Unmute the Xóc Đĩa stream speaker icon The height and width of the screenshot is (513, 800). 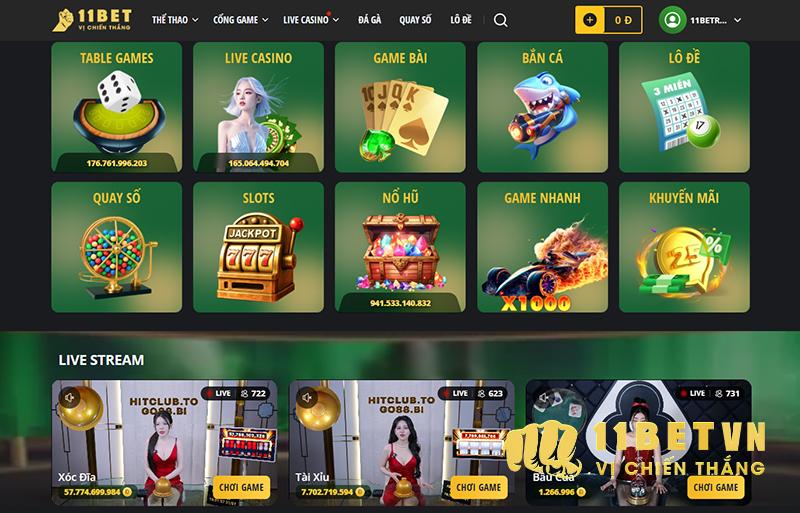(x=69, y=397)
